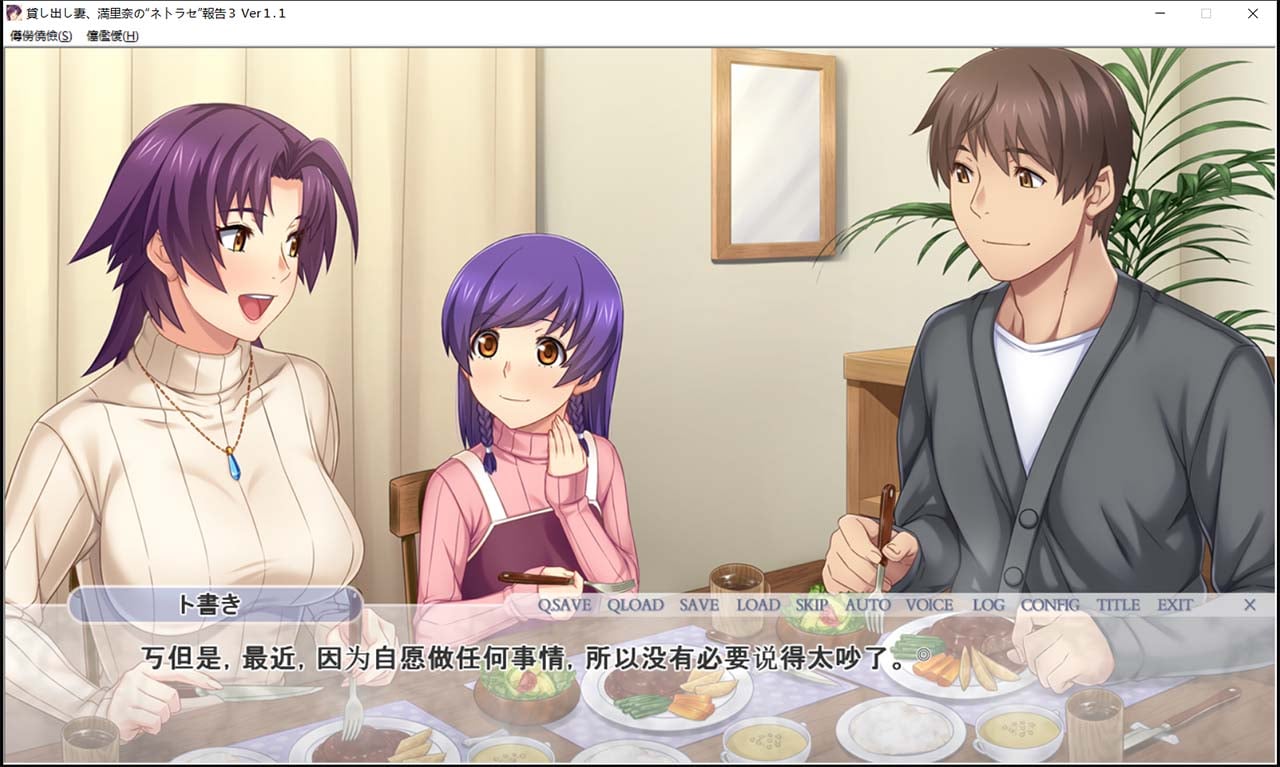Open the SAVE screen
The height and width of the screenshot is (767, 1280).
[x=699, y=605]
